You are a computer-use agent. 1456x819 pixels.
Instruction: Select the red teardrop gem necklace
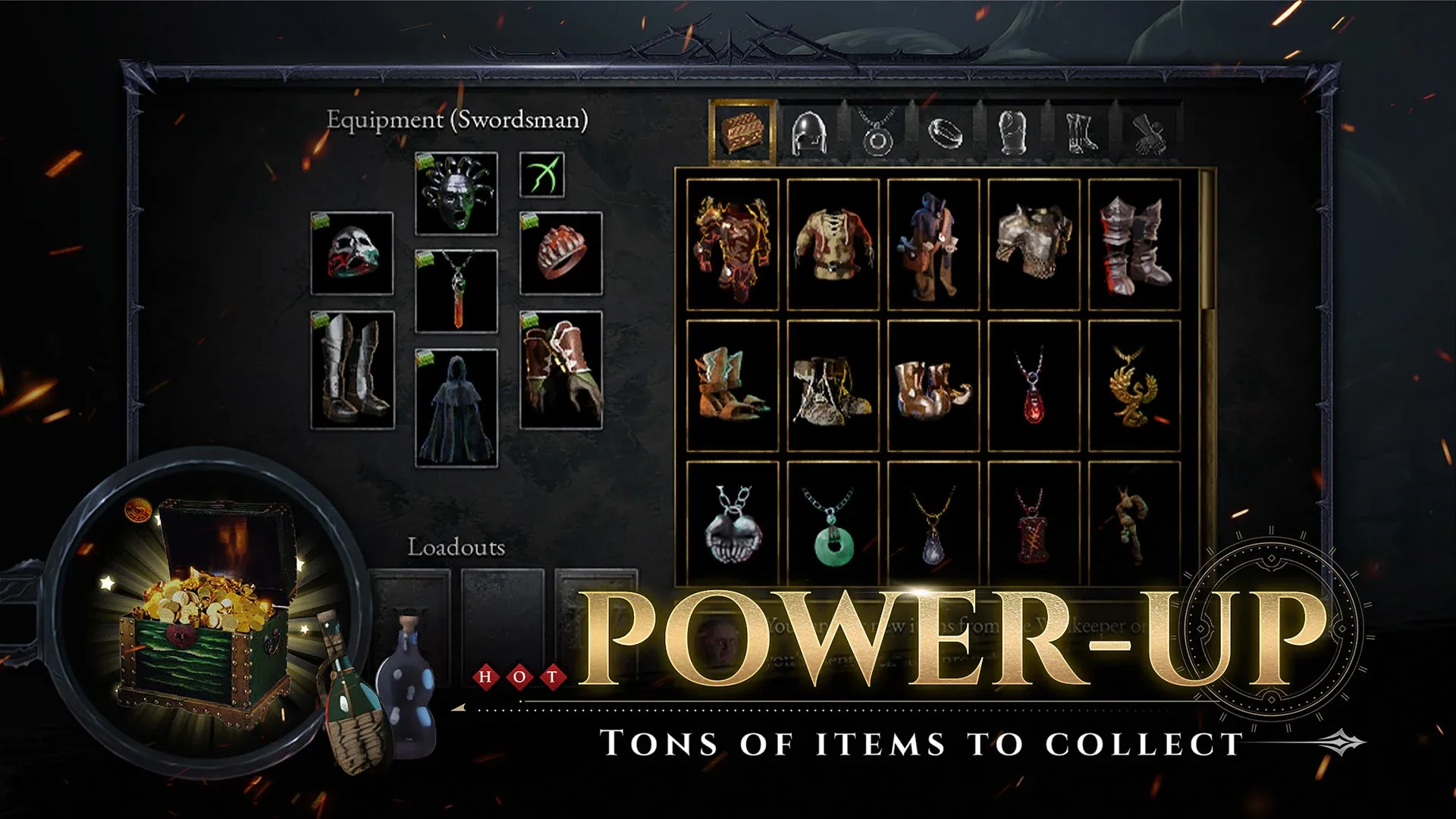point(1034,385)
